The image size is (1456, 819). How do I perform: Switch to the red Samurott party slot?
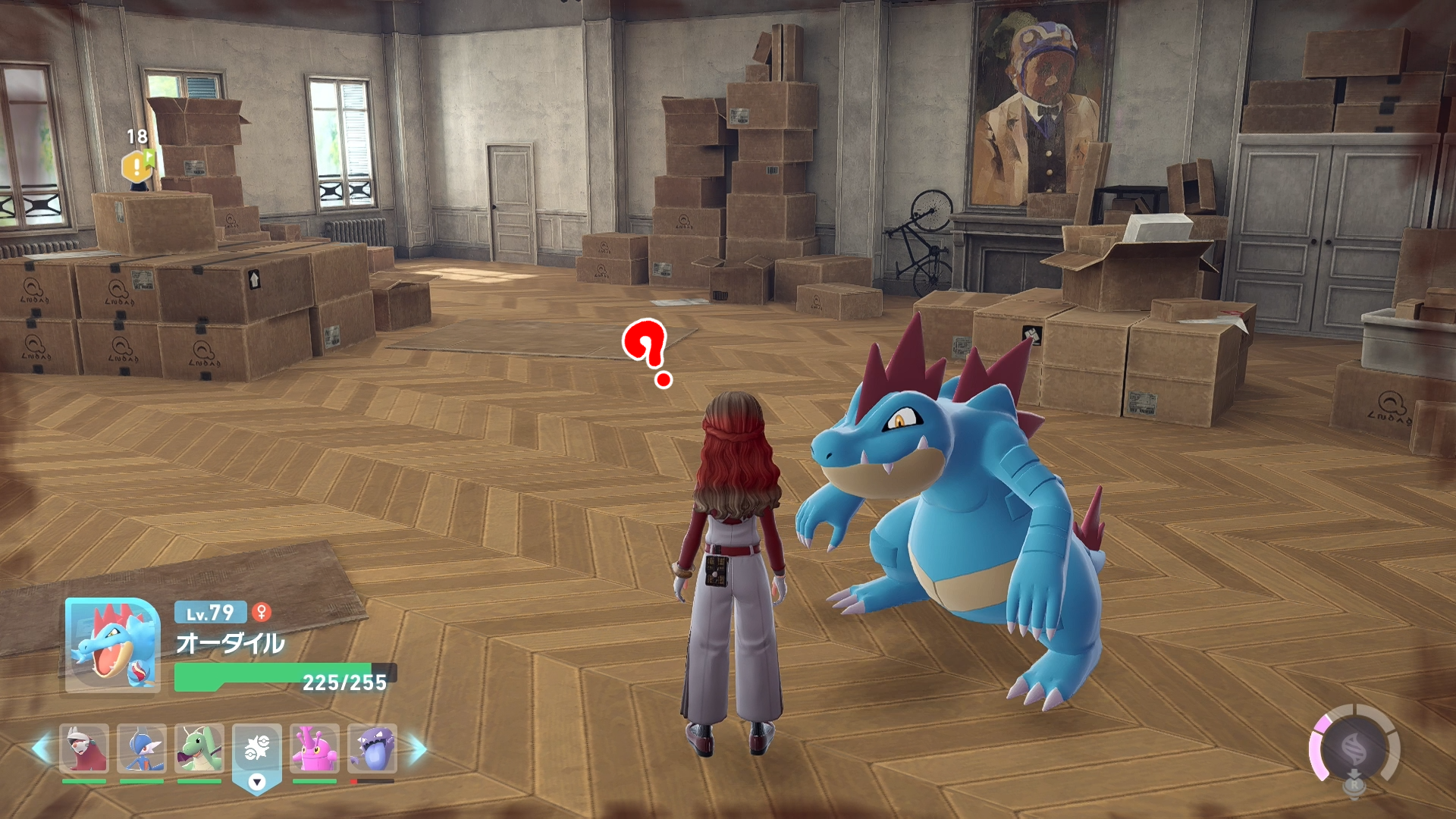click(84, 748)
